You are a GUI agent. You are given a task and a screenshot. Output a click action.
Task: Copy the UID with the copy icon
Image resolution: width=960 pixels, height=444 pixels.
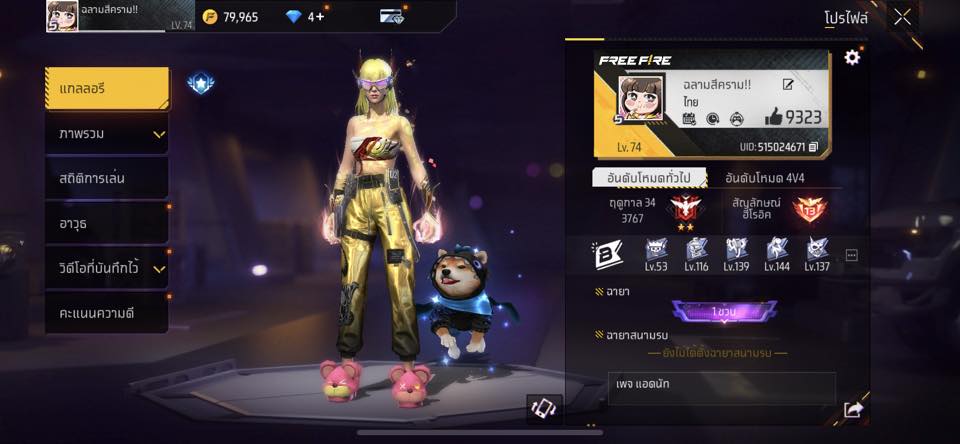click(x=813, y=147)
